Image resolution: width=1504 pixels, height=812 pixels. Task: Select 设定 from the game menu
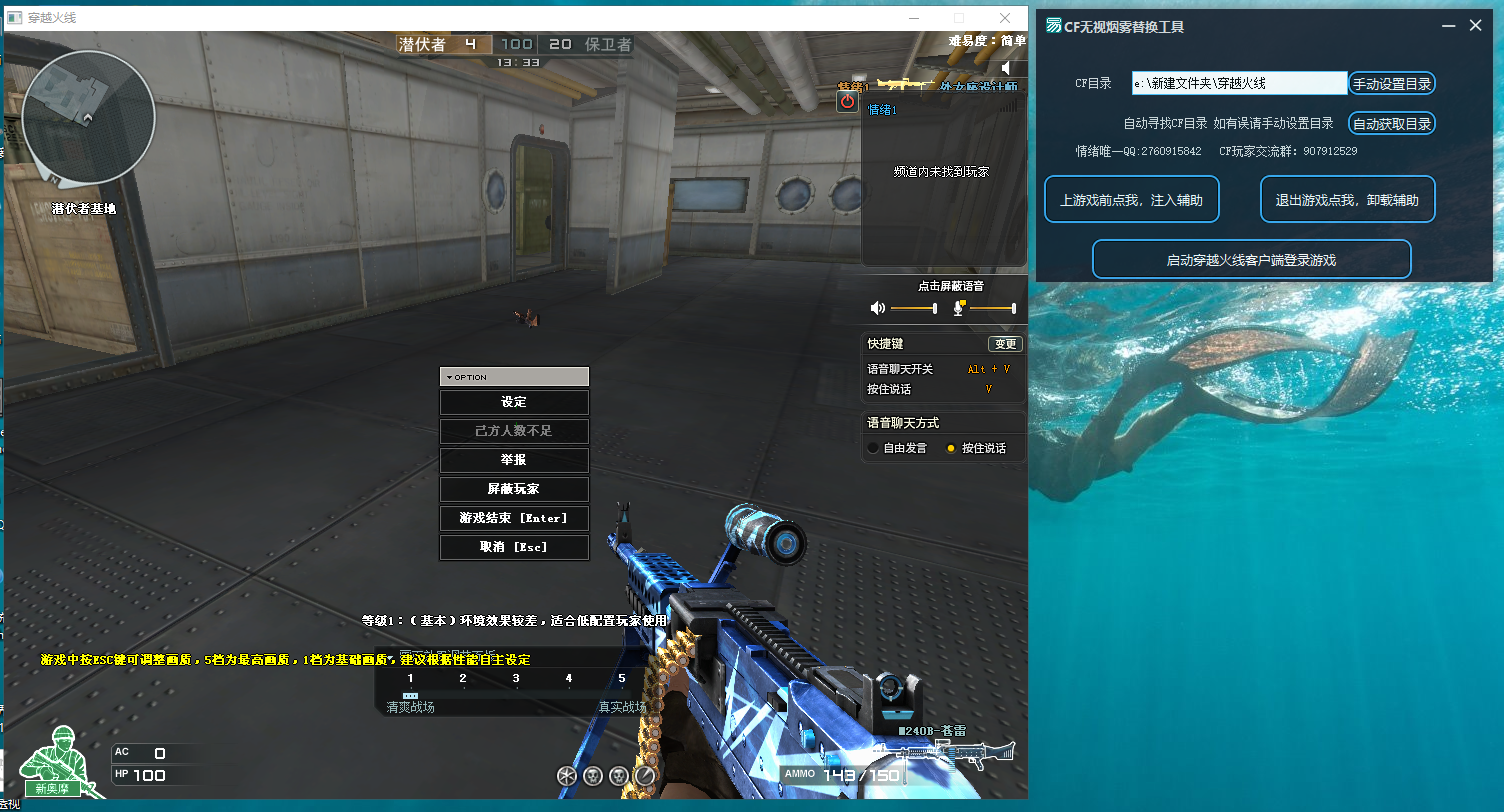(514, 402)
